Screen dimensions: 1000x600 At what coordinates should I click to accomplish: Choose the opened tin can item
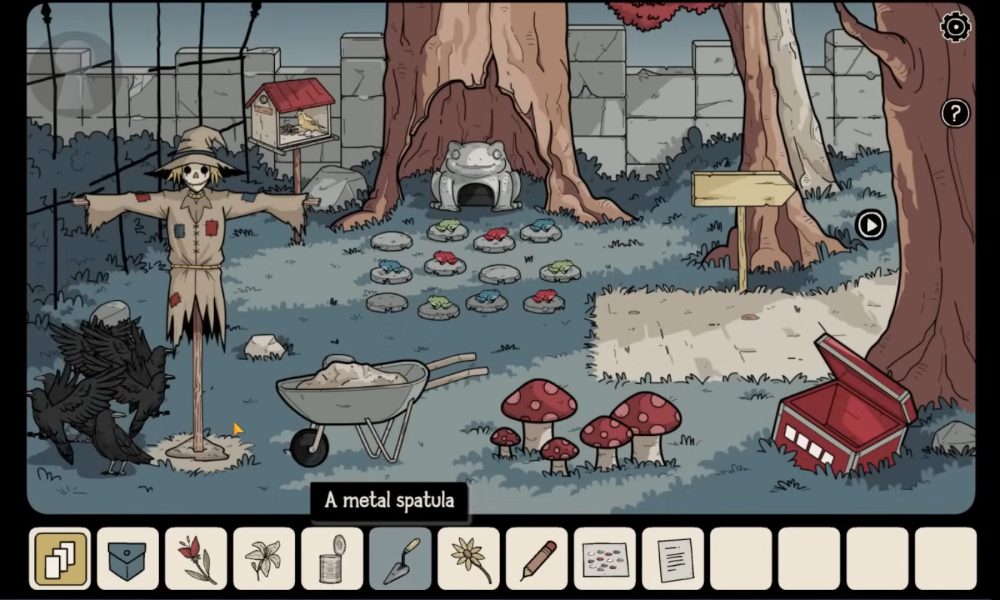coord(332,558)
